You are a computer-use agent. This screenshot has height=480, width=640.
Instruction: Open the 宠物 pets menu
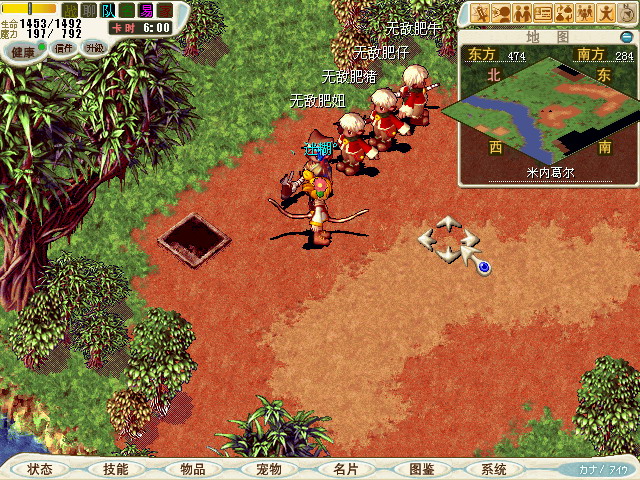point(268,469)
